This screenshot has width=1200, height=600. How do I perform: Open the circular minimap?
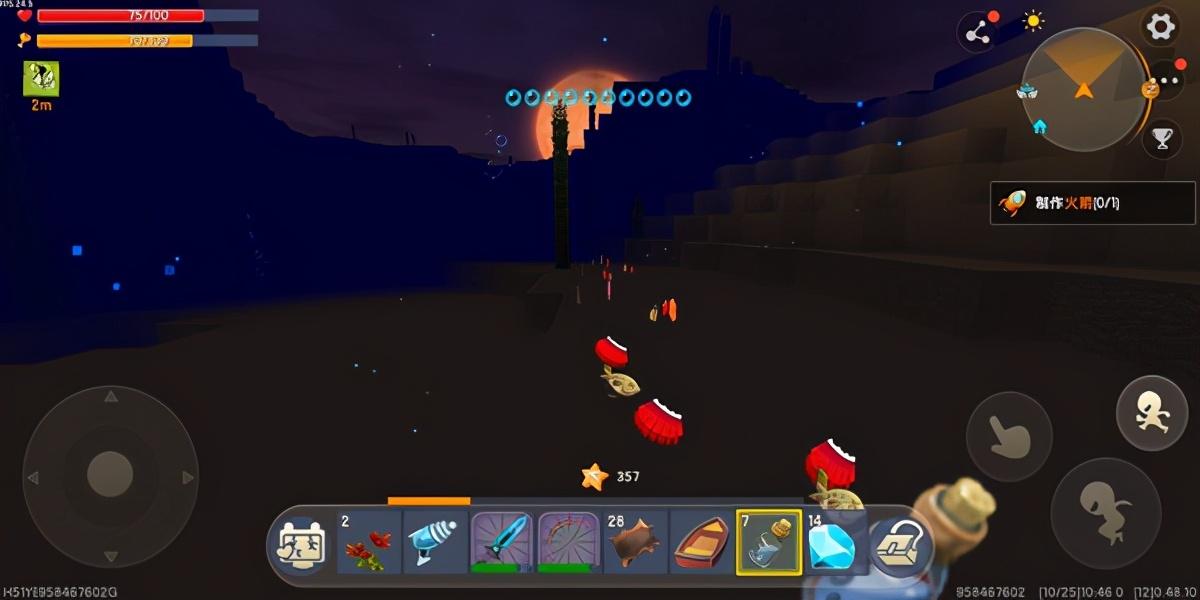click(x=1083, y=90)
